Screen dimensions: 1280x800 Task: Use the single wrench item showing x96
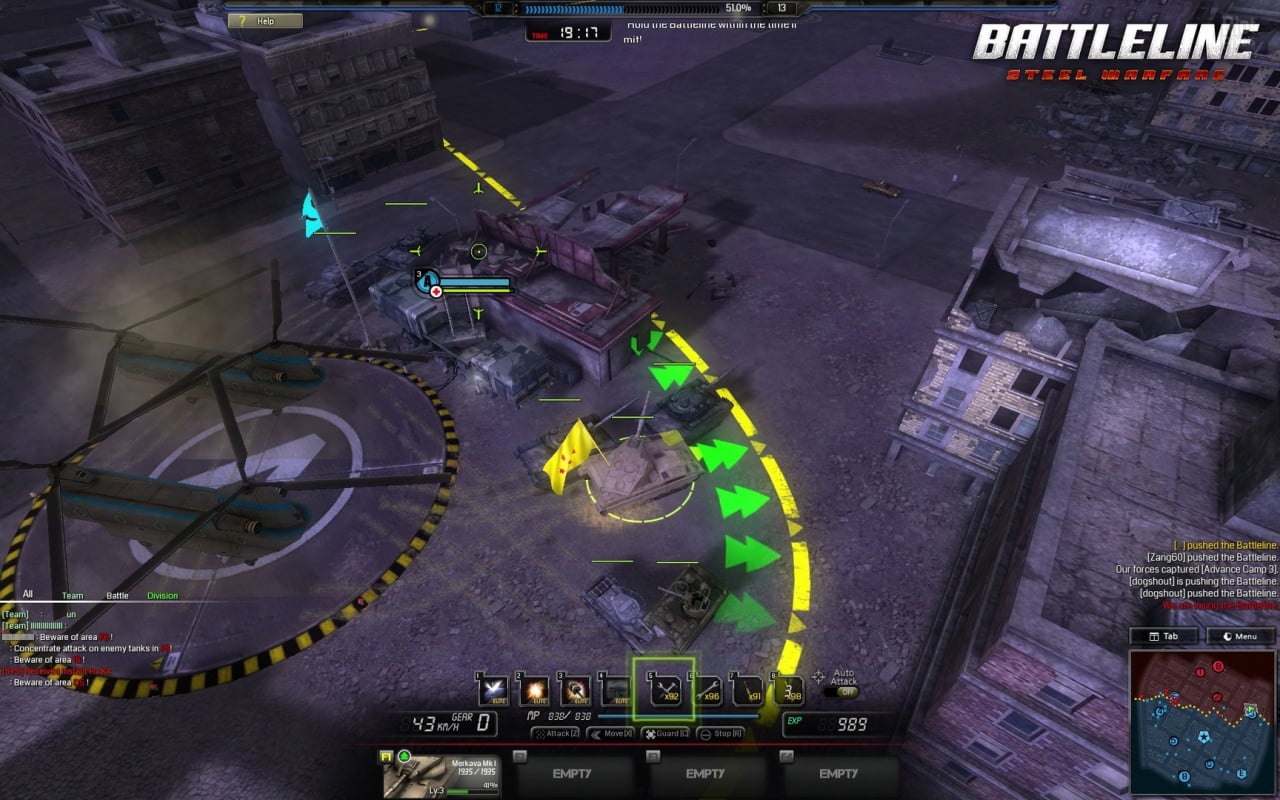tap(706, 690)
